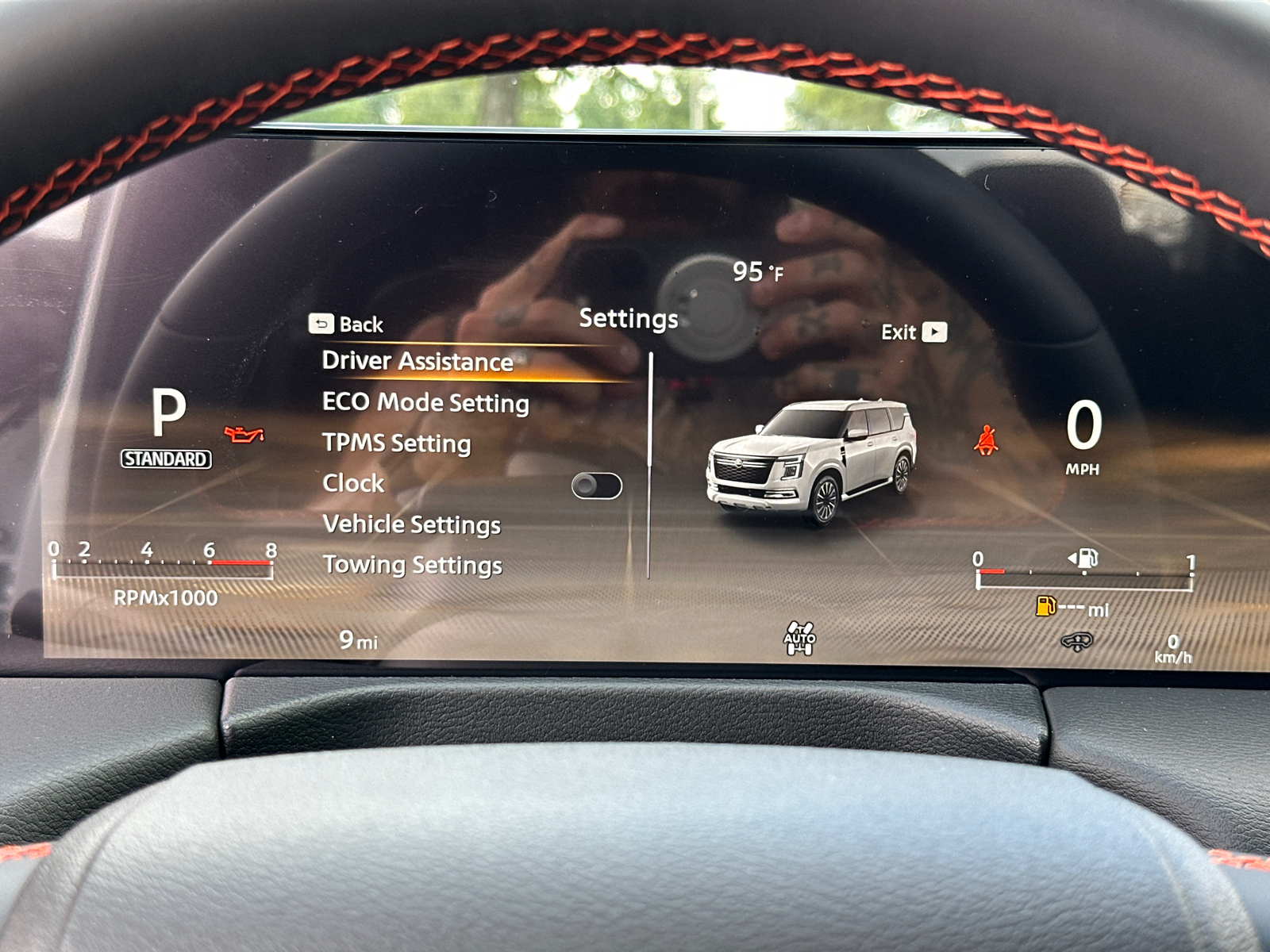Click the Clock settings option
Image resolution: width=1270 pixels, height=952 pixels.
click(352, 483)
